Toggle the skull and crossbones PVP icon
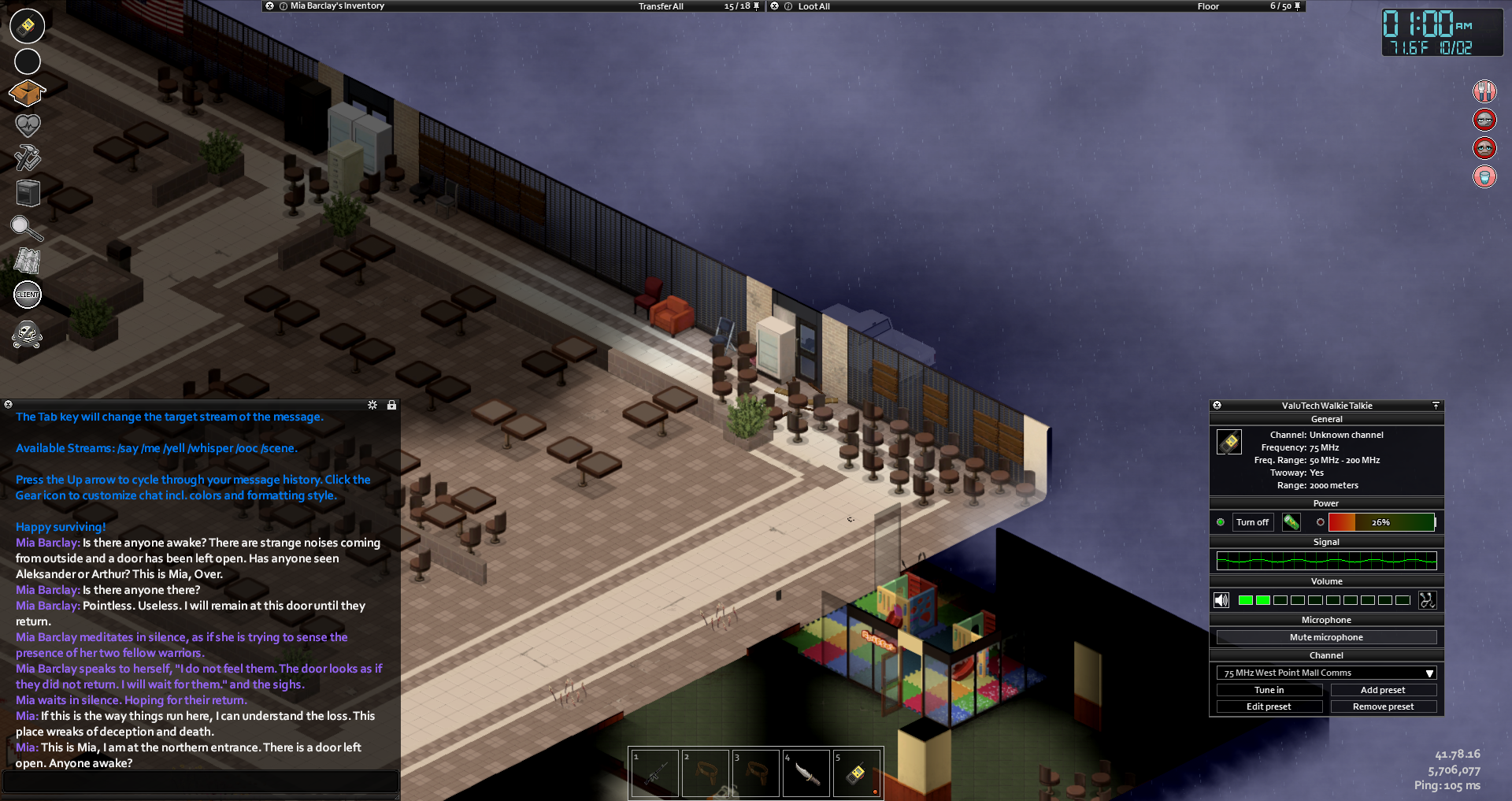 pyautogui.click(x=28, y=335)
